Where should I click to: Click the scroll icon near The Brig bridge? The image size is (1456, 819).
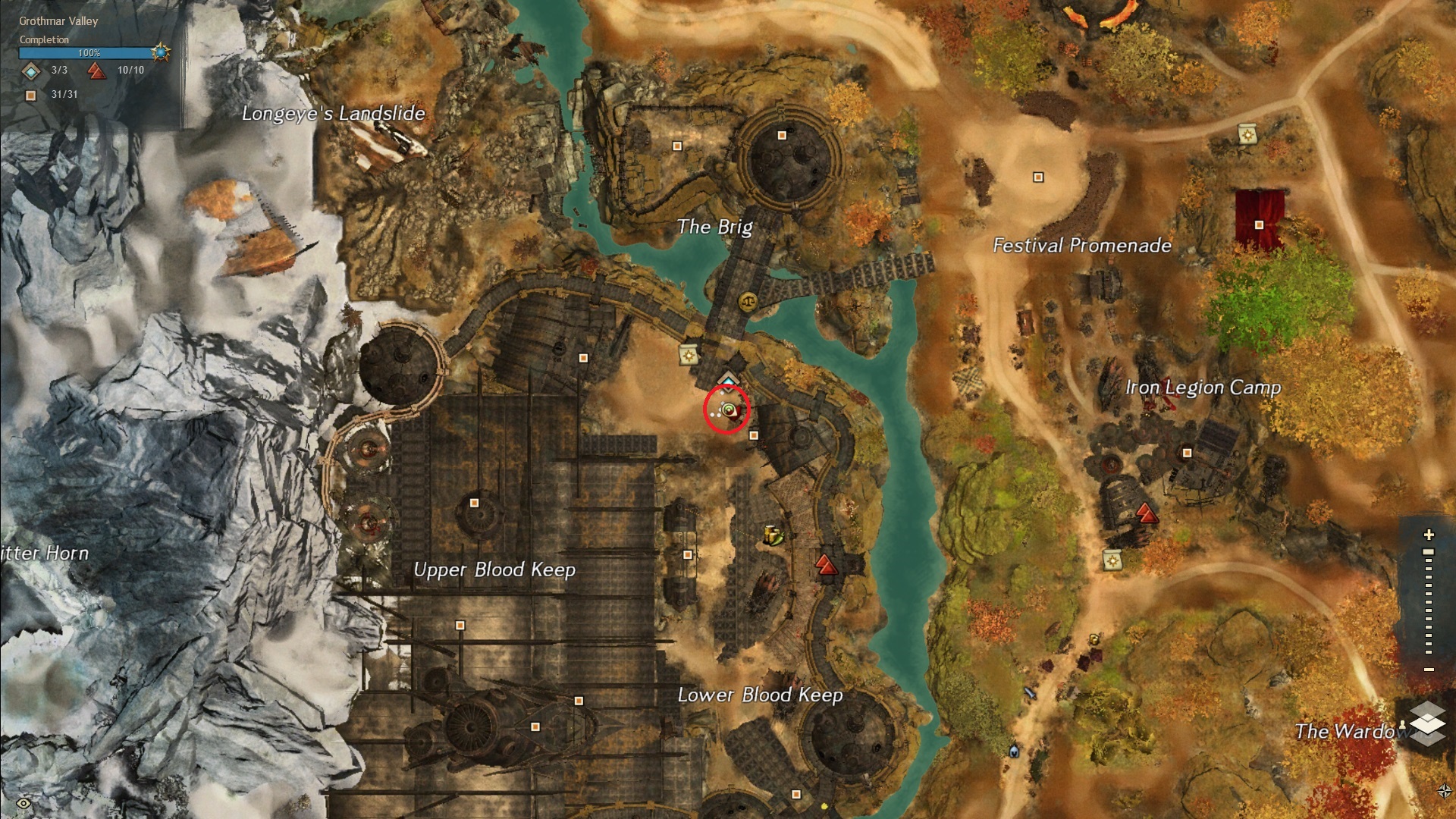coord(689,354)
